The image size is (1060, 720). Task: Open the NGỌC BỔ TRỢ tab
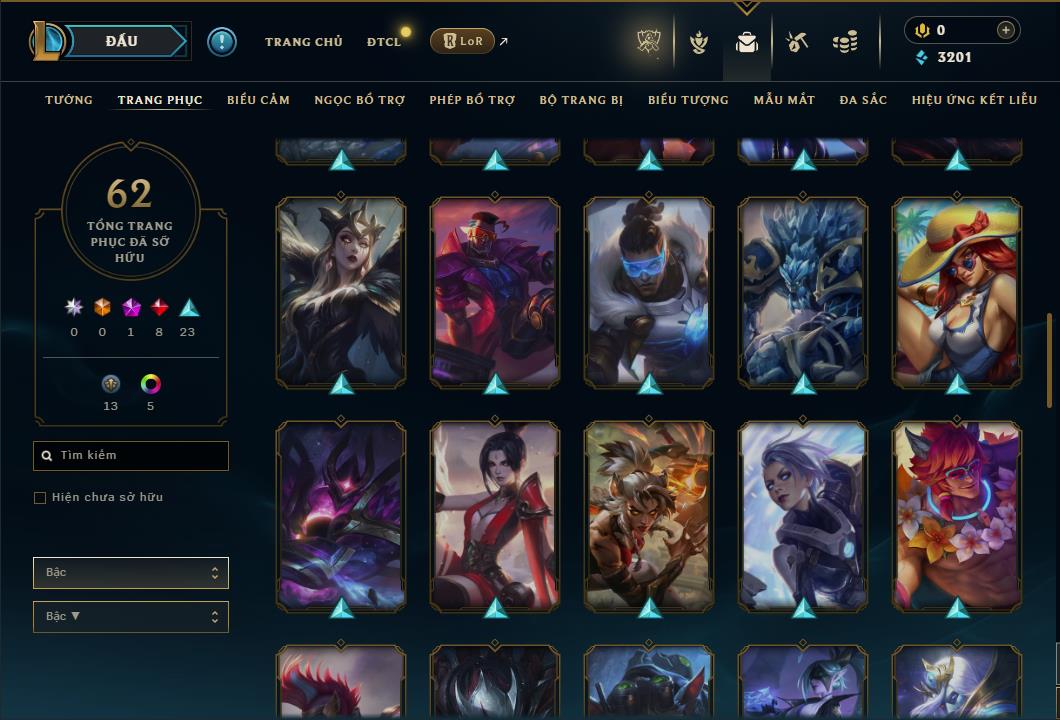359,100
